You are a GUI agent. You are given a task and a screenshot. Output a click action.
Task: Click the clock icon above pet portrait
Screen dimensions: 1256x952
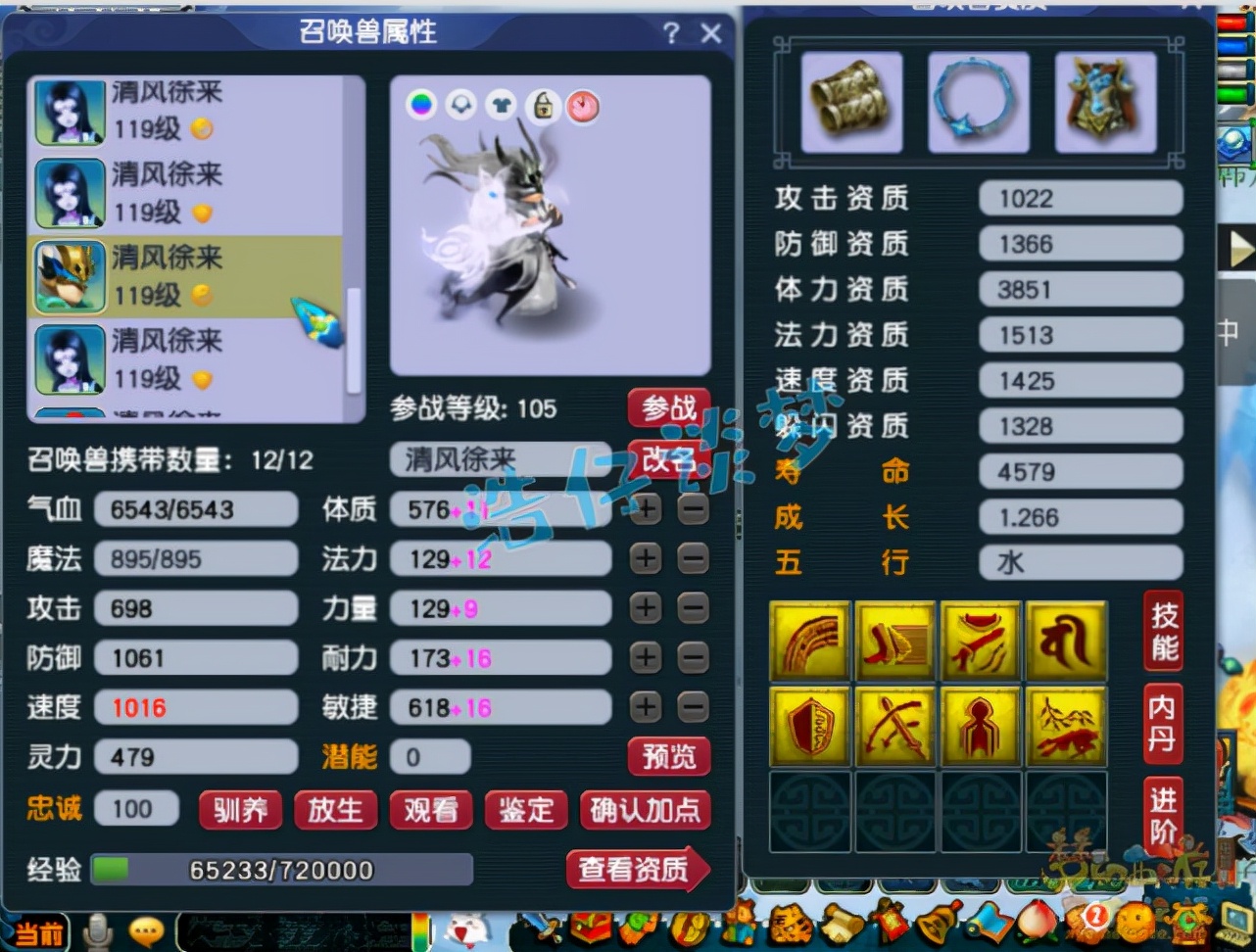pyautogui.click(x=583, y=107)
